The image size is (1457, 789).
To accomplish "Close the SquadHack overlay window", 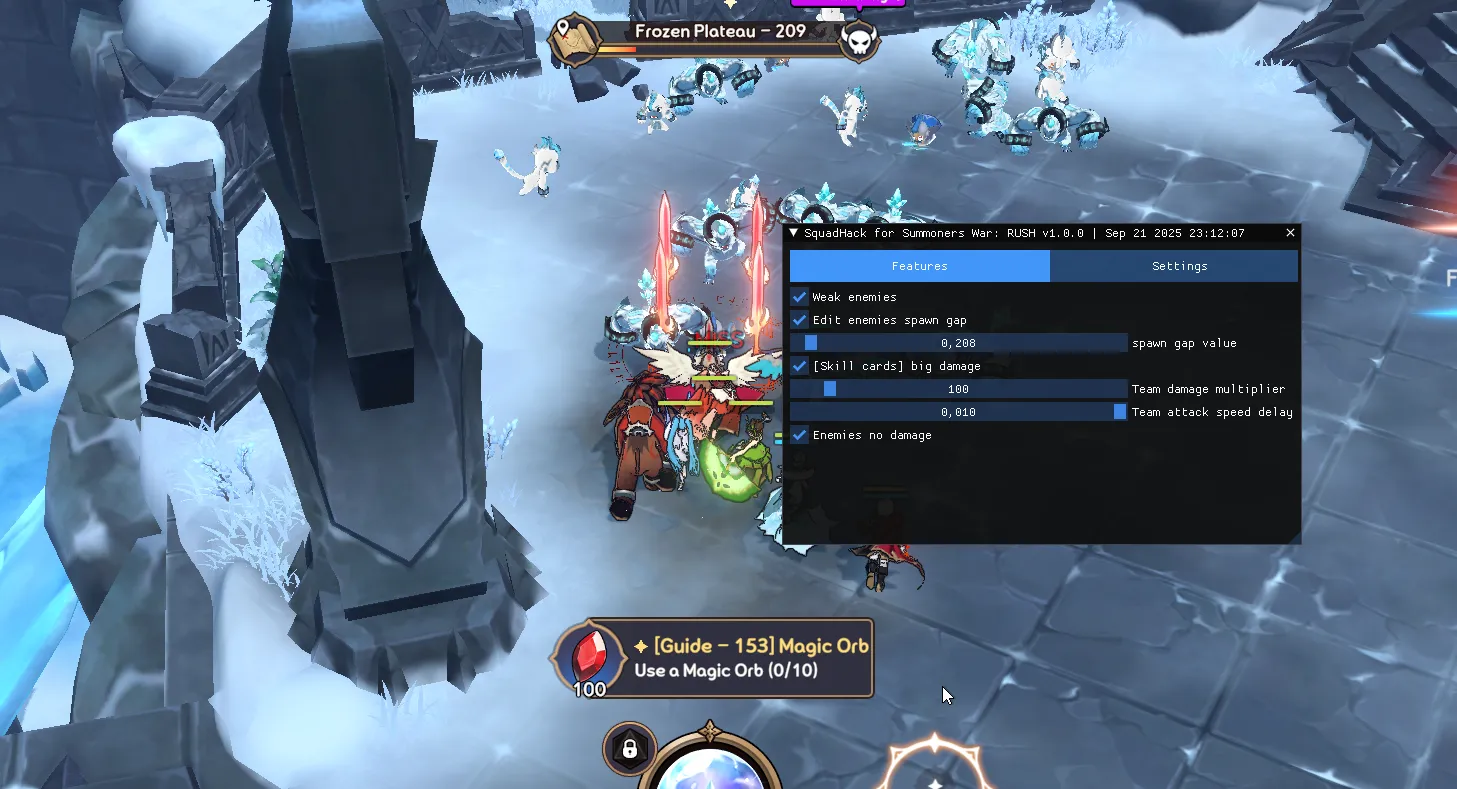I will pyautogui.click(x=1290, y=233).
